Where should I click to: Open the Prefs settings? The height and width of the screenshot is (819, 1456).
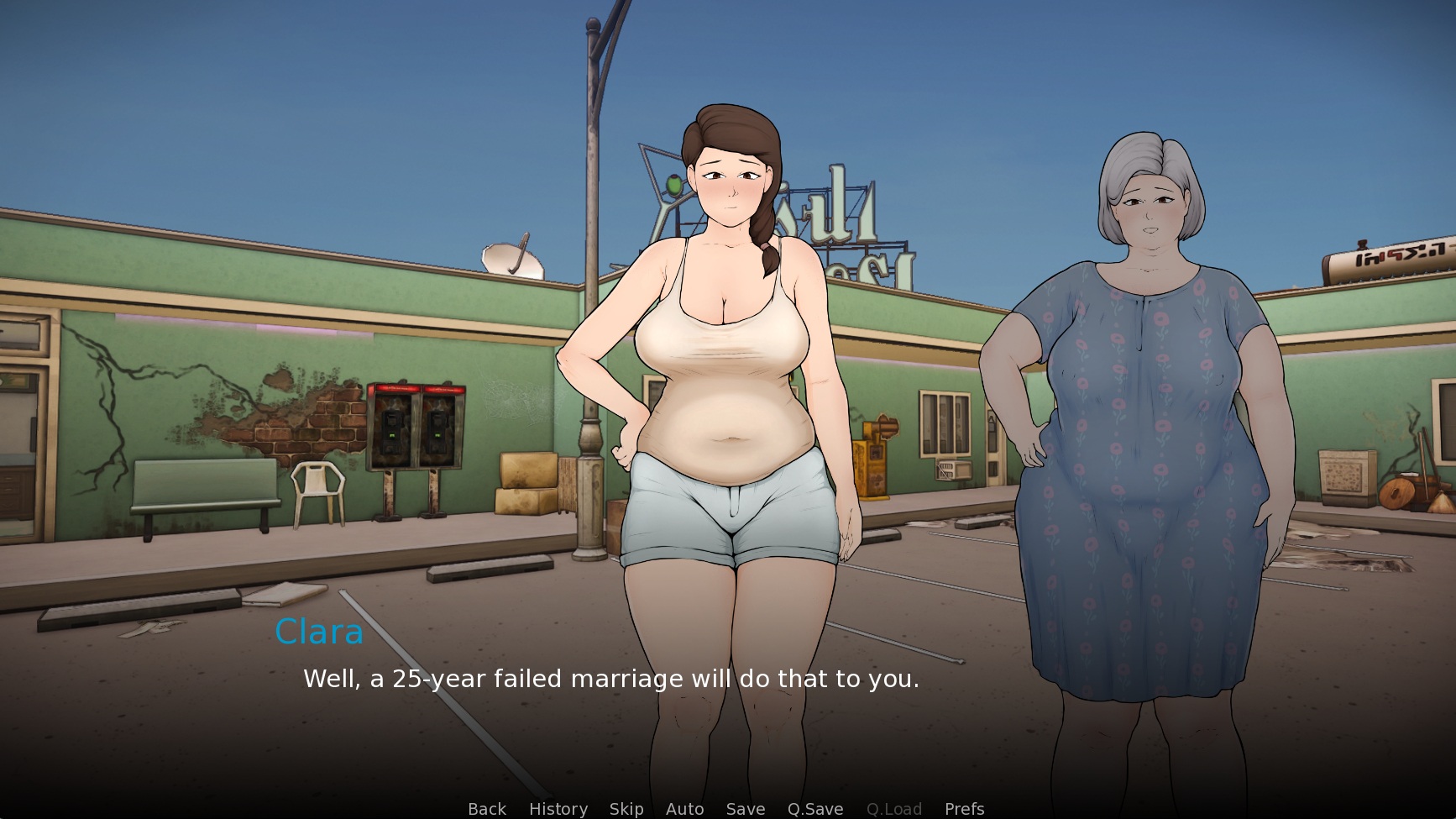point(964,808)
